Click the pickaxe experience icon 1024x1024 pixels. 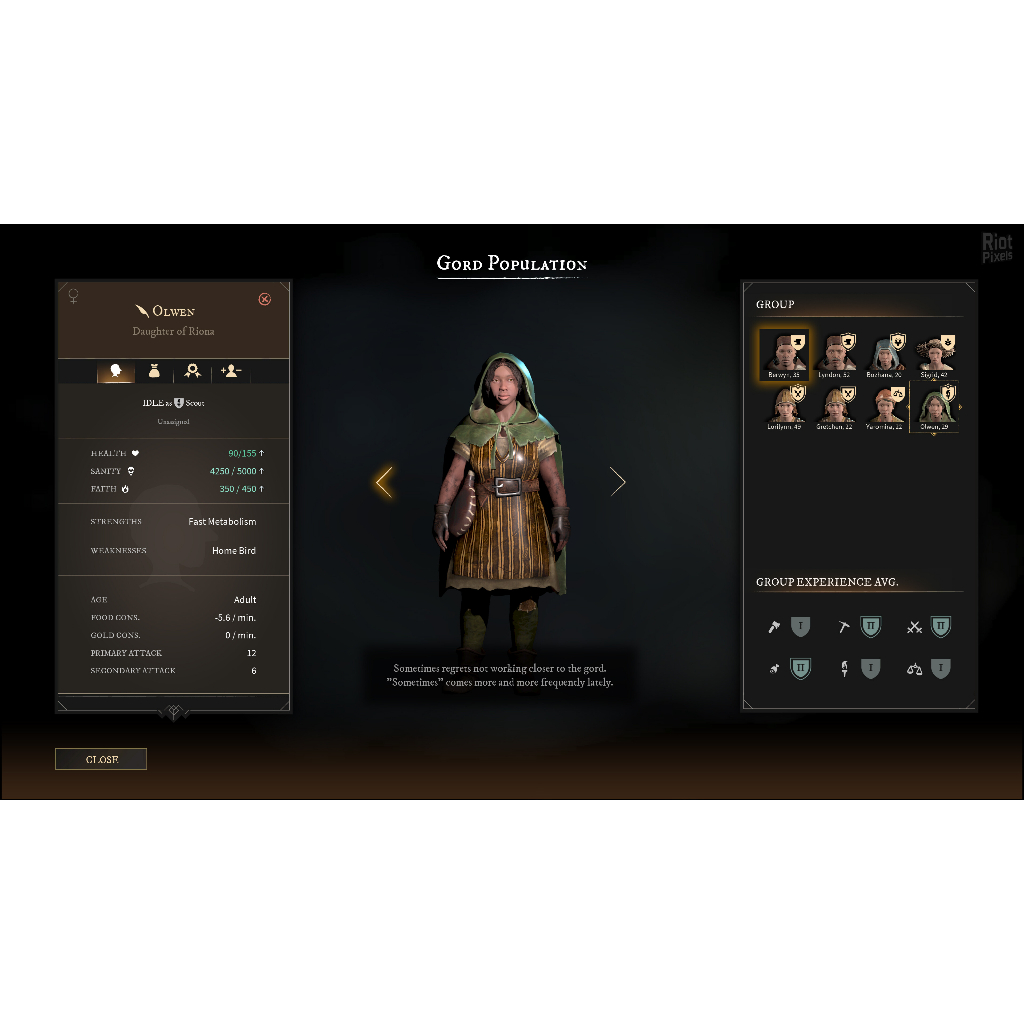[x=844, y=628]
